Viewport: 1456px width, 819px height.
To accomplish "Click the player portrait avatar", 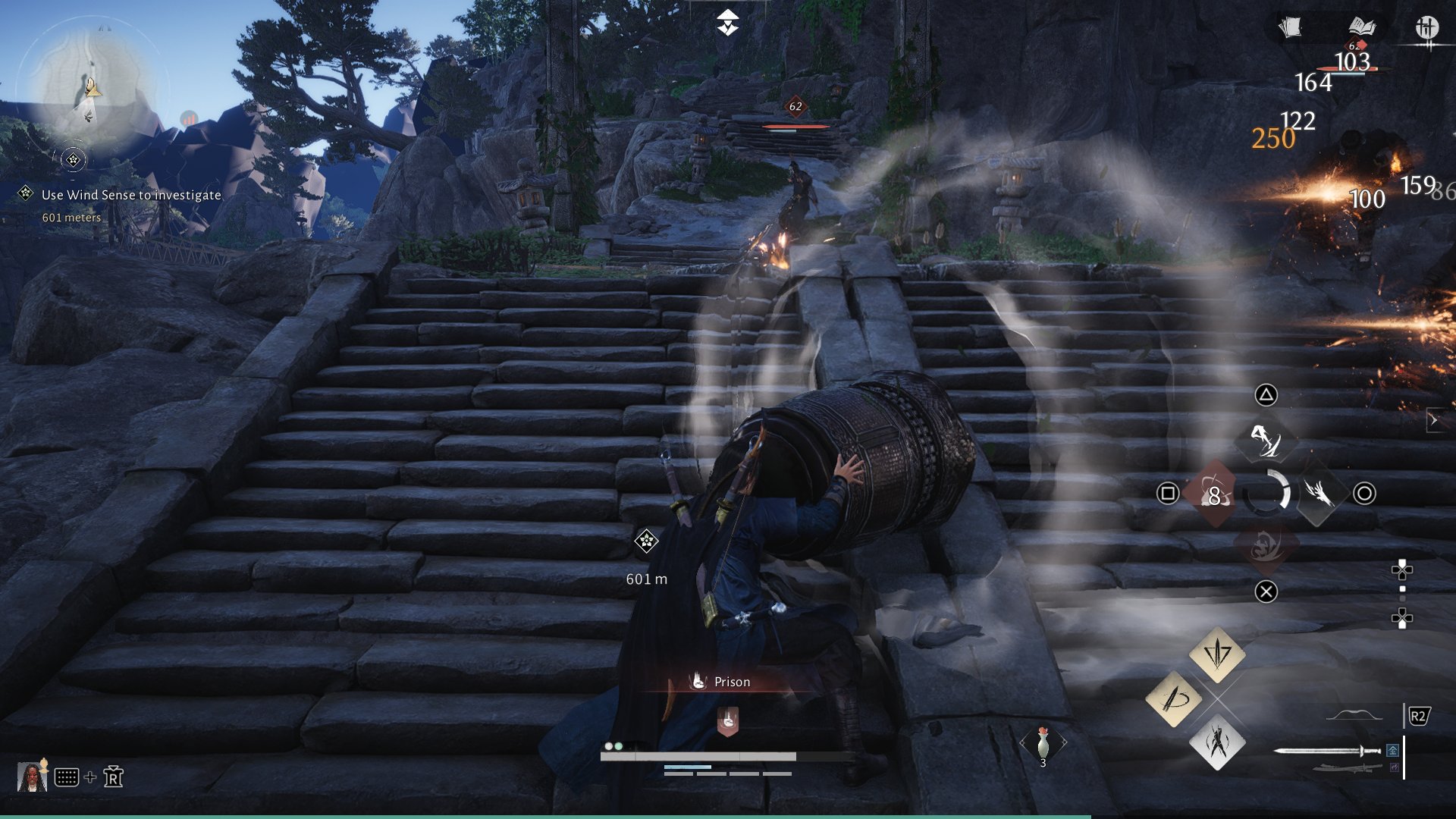I will coord(31,777).
